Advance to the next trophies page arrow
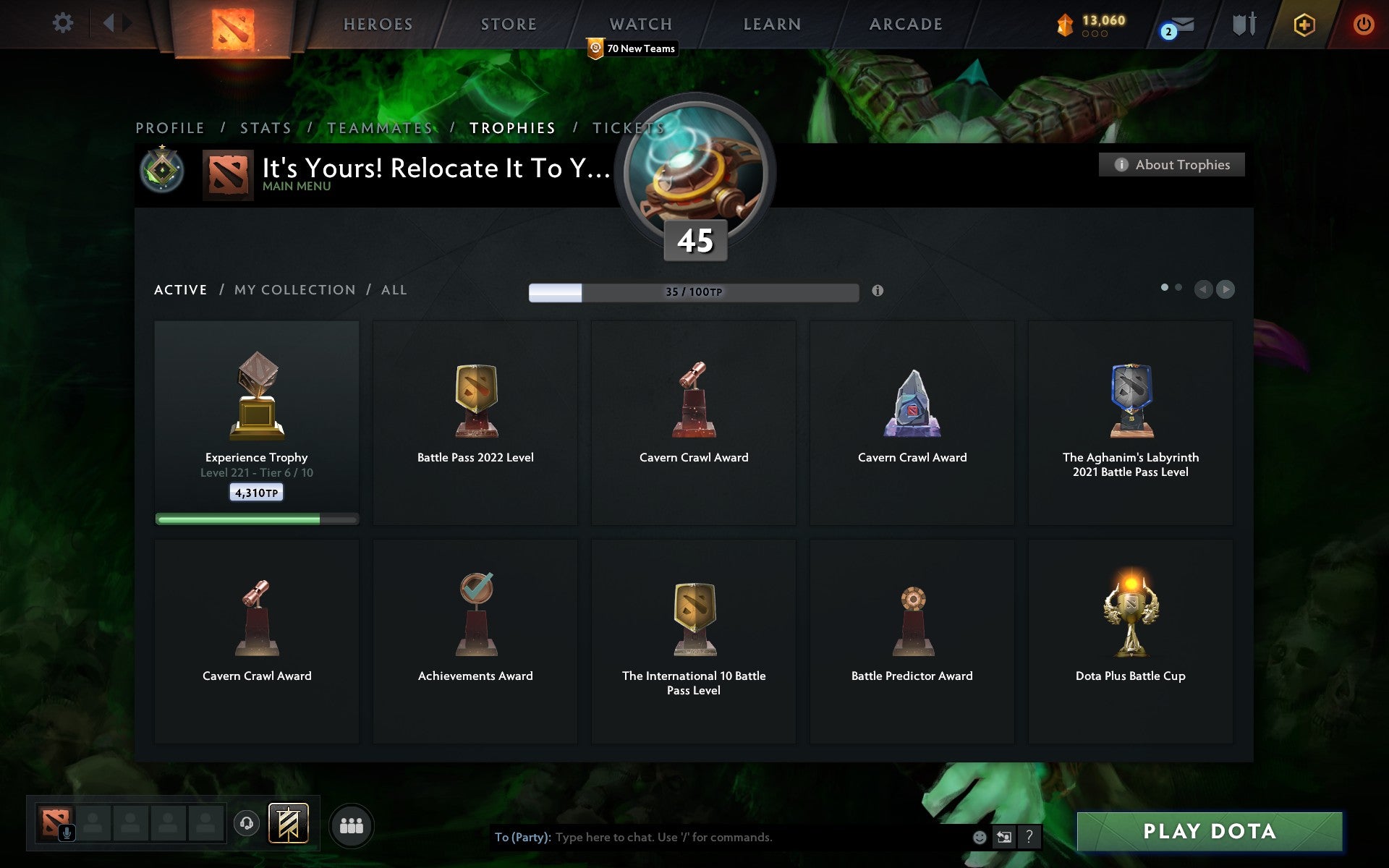This screenshot has width=1389, height=868. [x=1226, y=289]
